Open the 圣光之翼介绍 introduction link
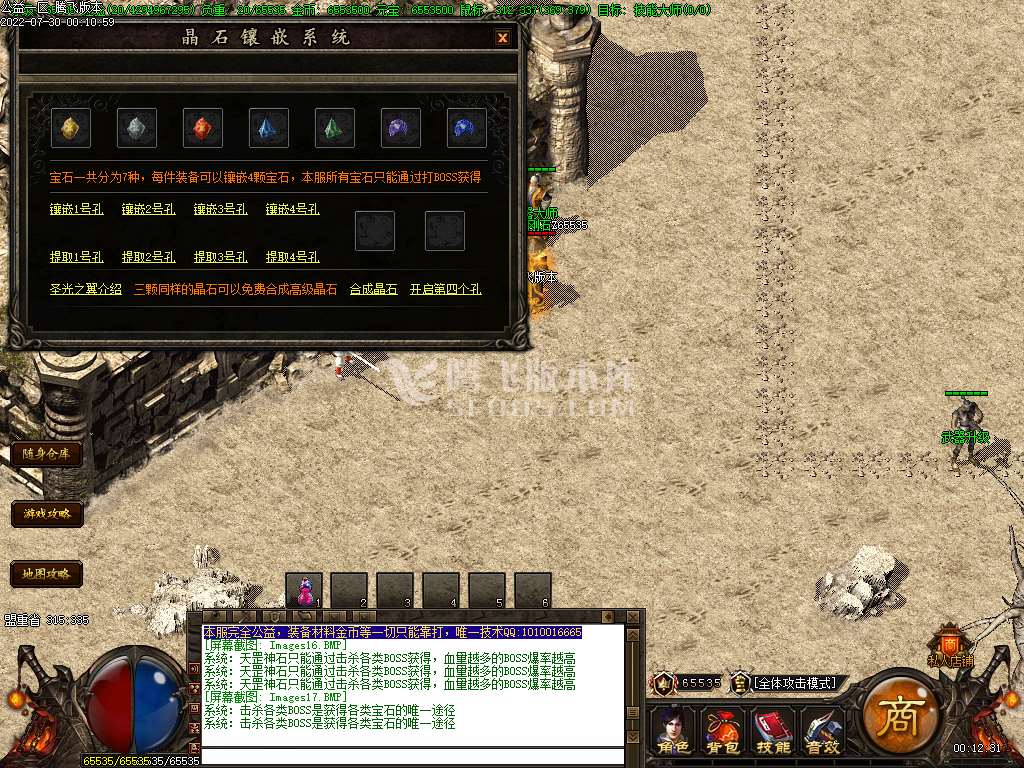The height and width of the screenshot is (768, 1024). tap(86, 289)
